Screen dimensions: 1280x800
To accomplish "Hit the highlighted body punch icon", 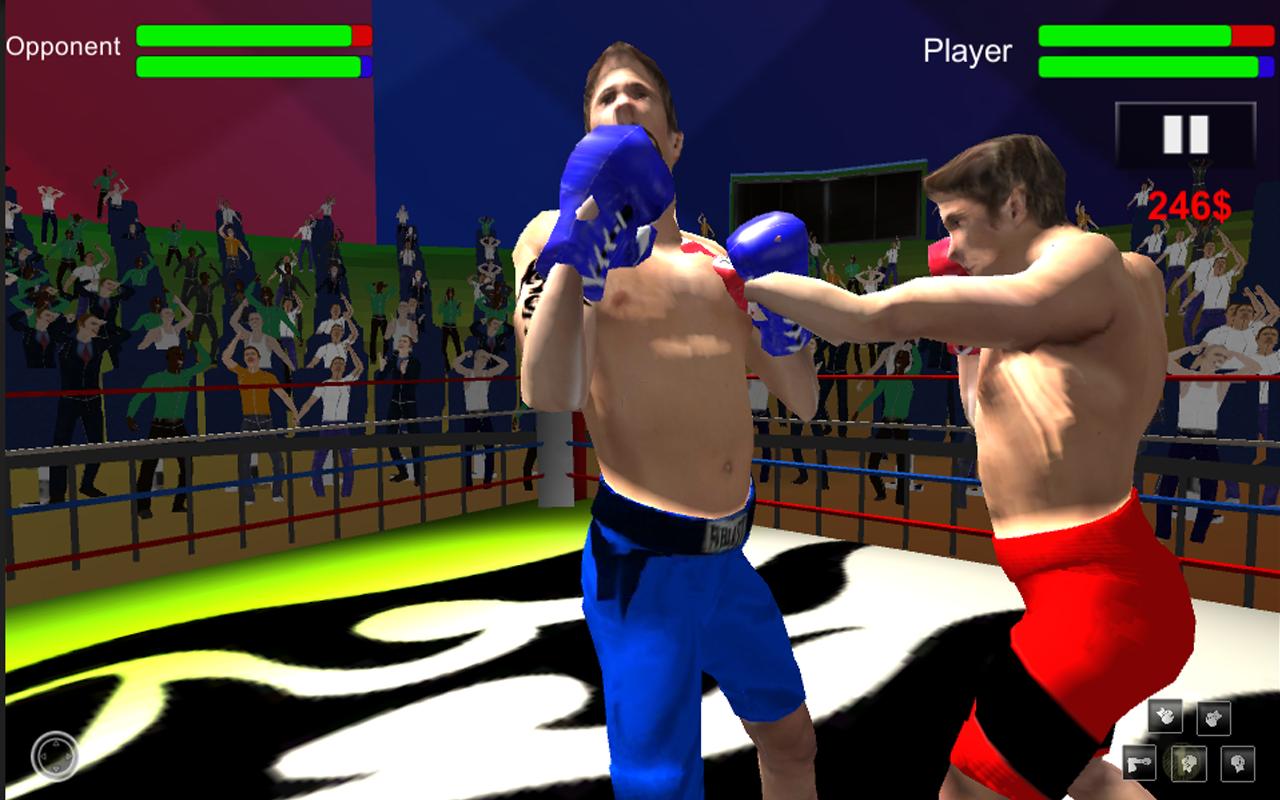I will click(1190, 763).
